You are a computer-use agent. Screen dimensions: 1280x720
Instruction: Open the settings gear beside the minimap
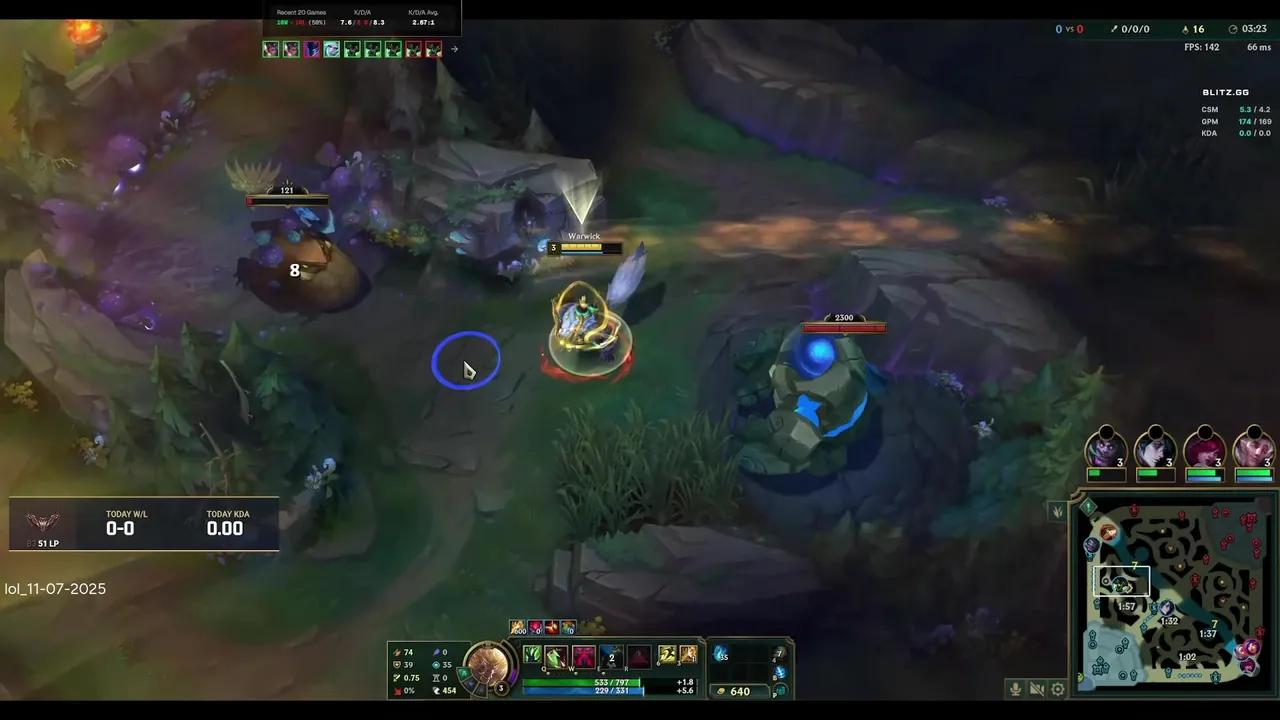pyautogui.click(x=1057, y=689)
